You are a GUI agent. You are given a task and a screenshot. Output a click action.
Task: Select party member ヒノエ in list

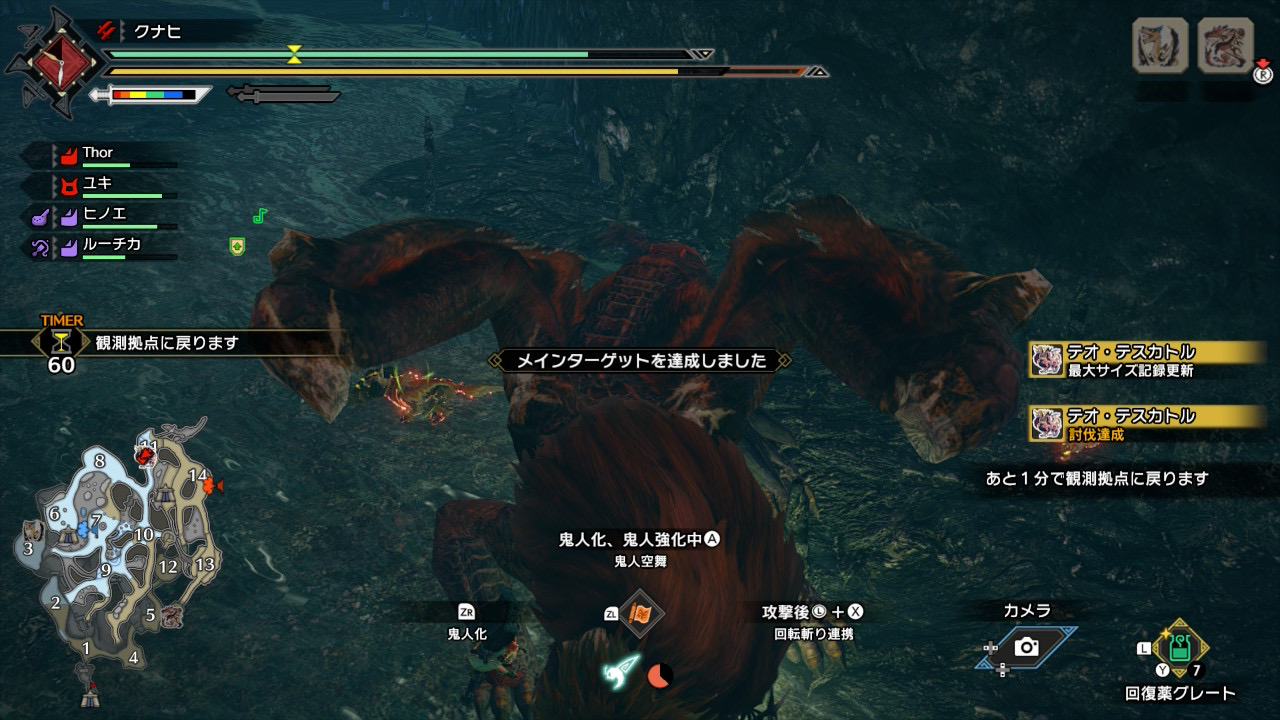tap(104, 214)
